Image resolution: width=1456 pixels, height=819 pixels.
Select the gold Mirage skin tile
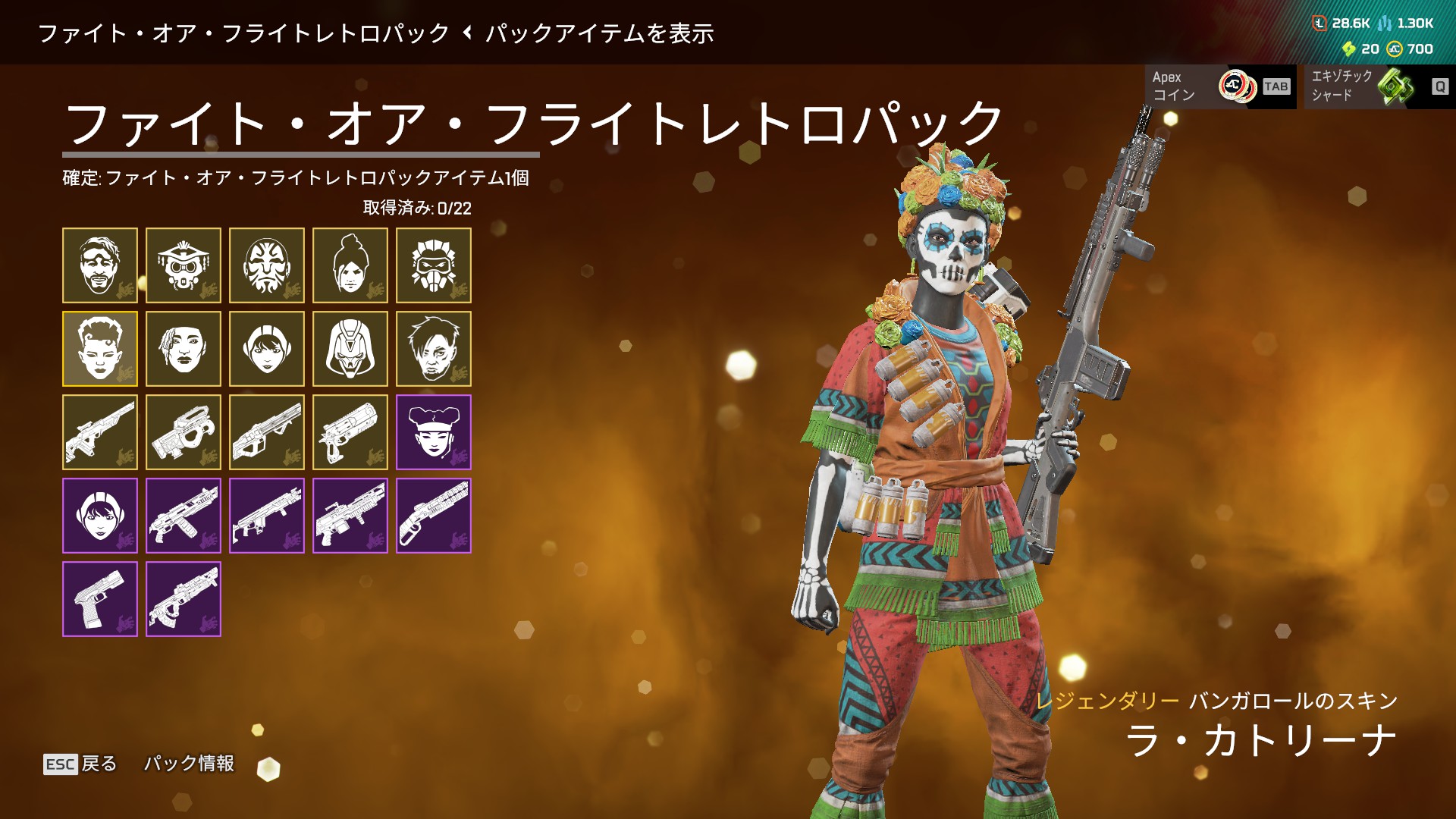click(100, 265)
